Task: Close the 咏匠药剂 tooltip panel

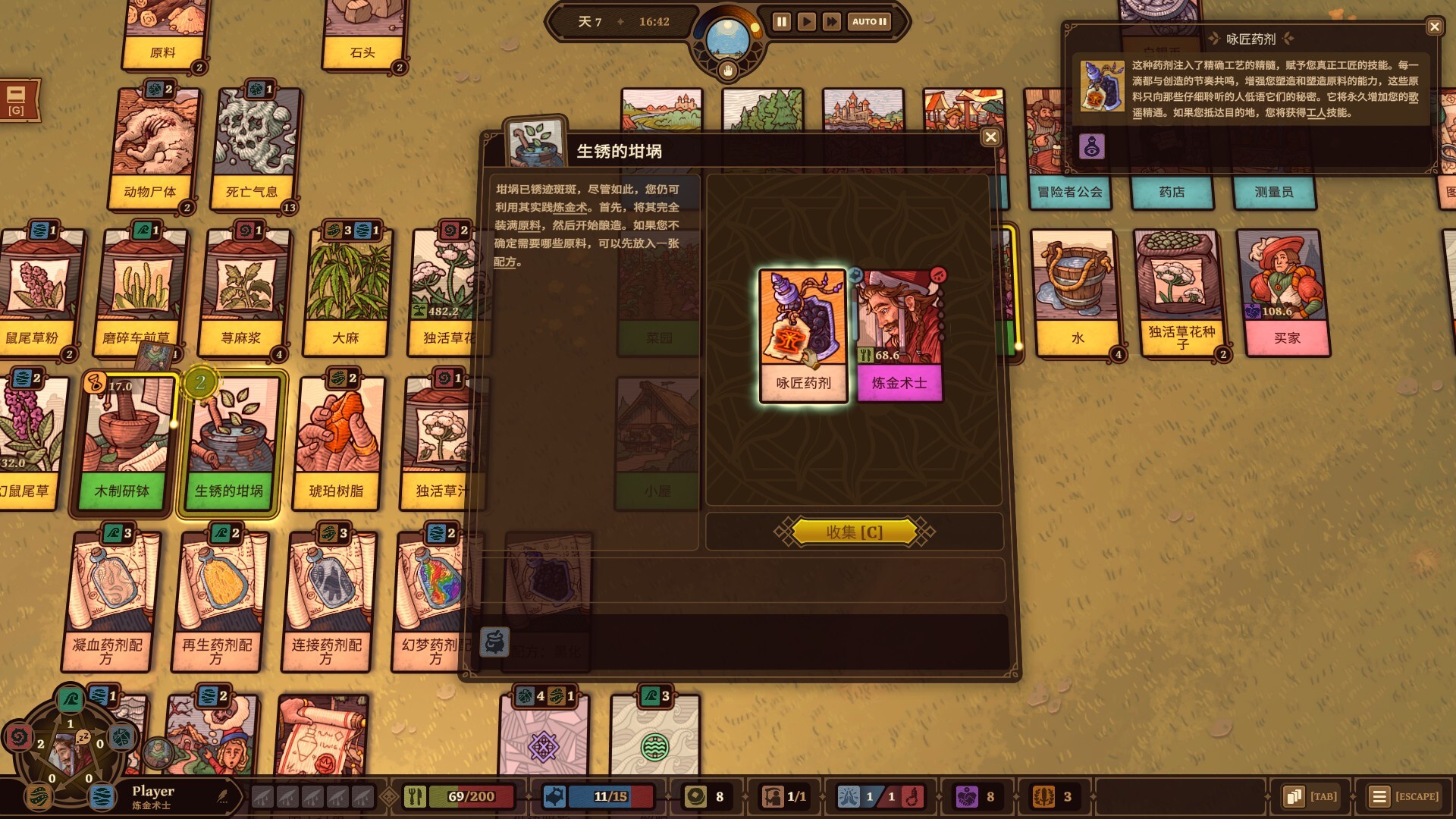Action: [x=1434, y=27]
